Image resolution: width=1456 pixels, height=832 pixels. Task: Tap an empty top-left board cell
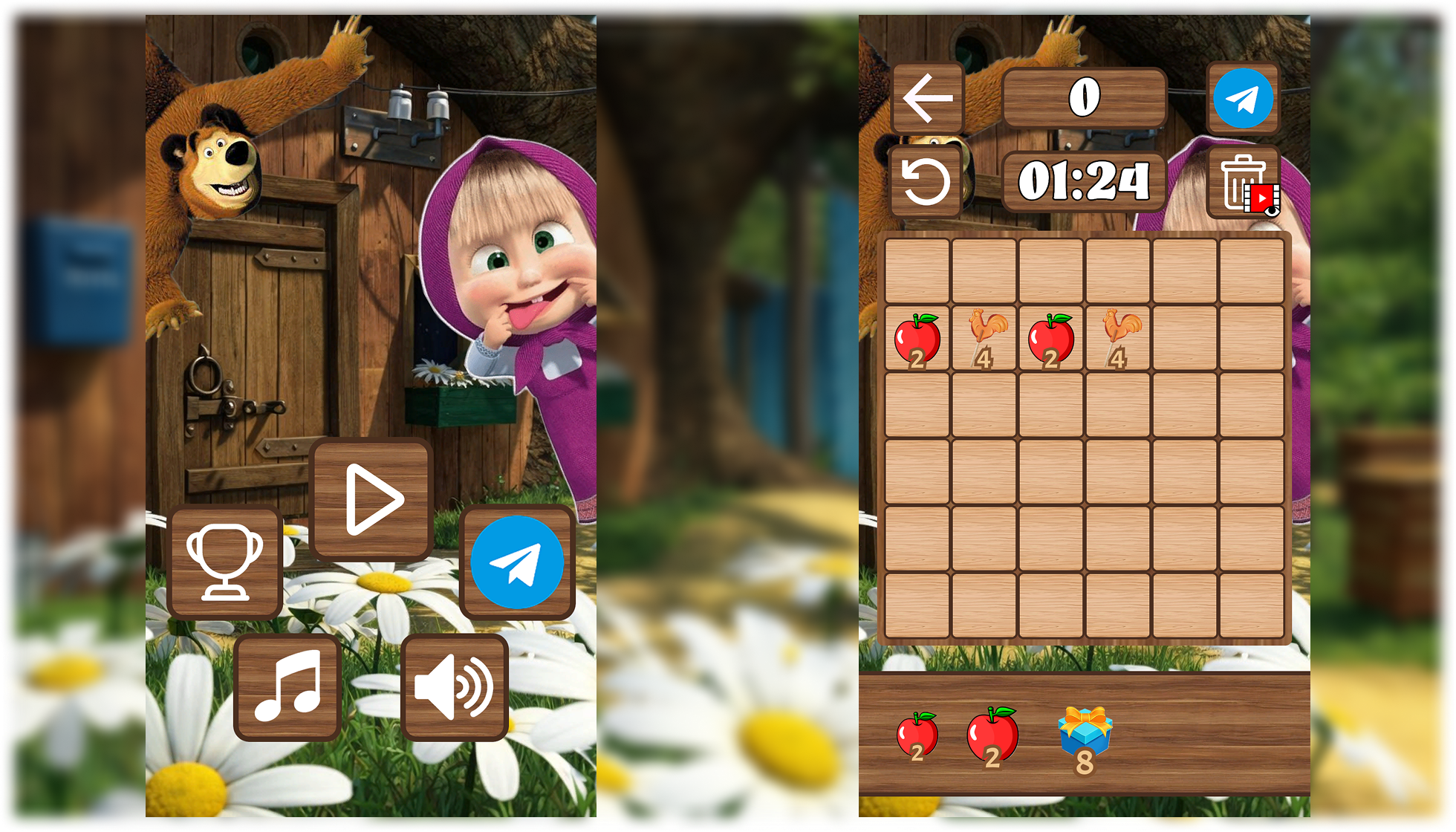tap(916, 271)
